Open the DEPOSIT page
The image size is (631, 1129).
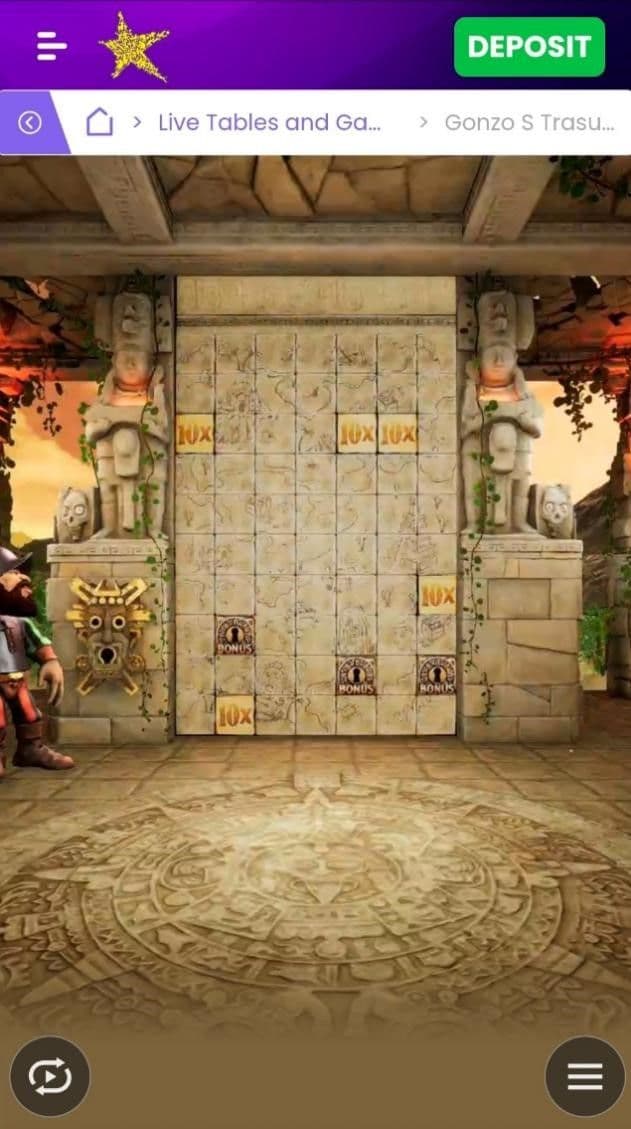[x=529, y=47]
